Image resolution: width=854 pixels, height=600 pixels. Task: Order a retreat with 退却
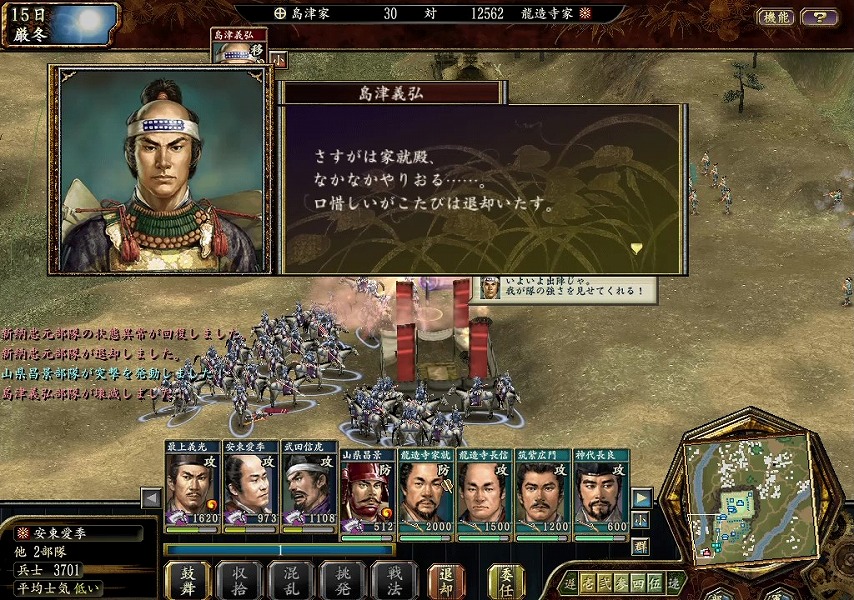click(x=446, y=579)
